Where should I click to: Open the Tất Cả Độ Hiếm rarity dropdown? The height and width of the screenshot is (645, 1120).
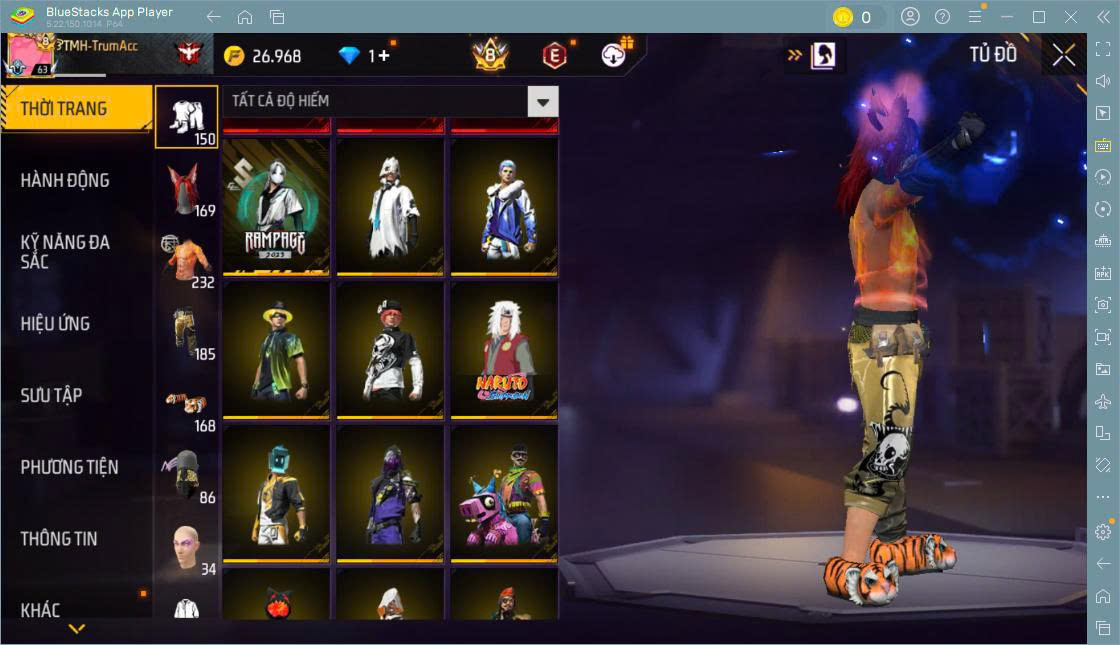click(543, 101)
